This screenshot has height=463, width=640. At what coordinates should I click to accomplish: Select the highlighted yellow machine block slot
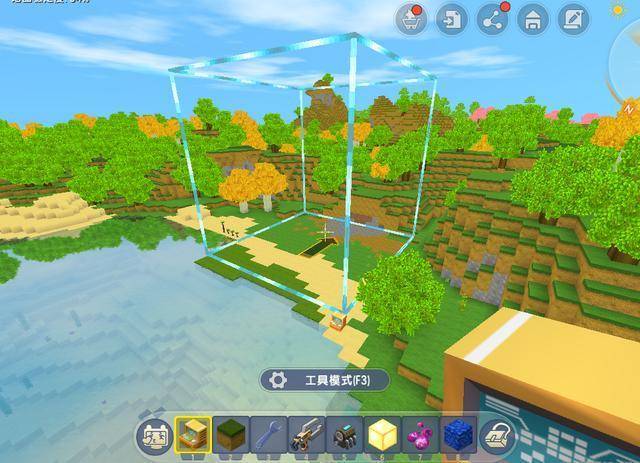(x=193, y=434)
